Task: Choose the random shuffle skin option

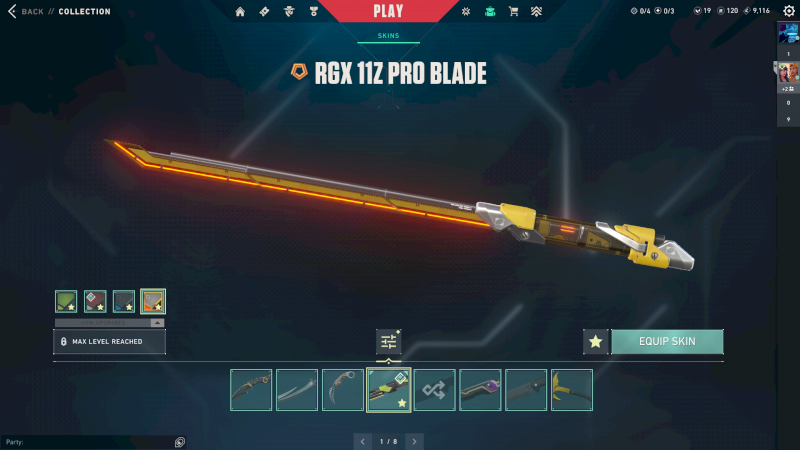Action: coord(435,390)
